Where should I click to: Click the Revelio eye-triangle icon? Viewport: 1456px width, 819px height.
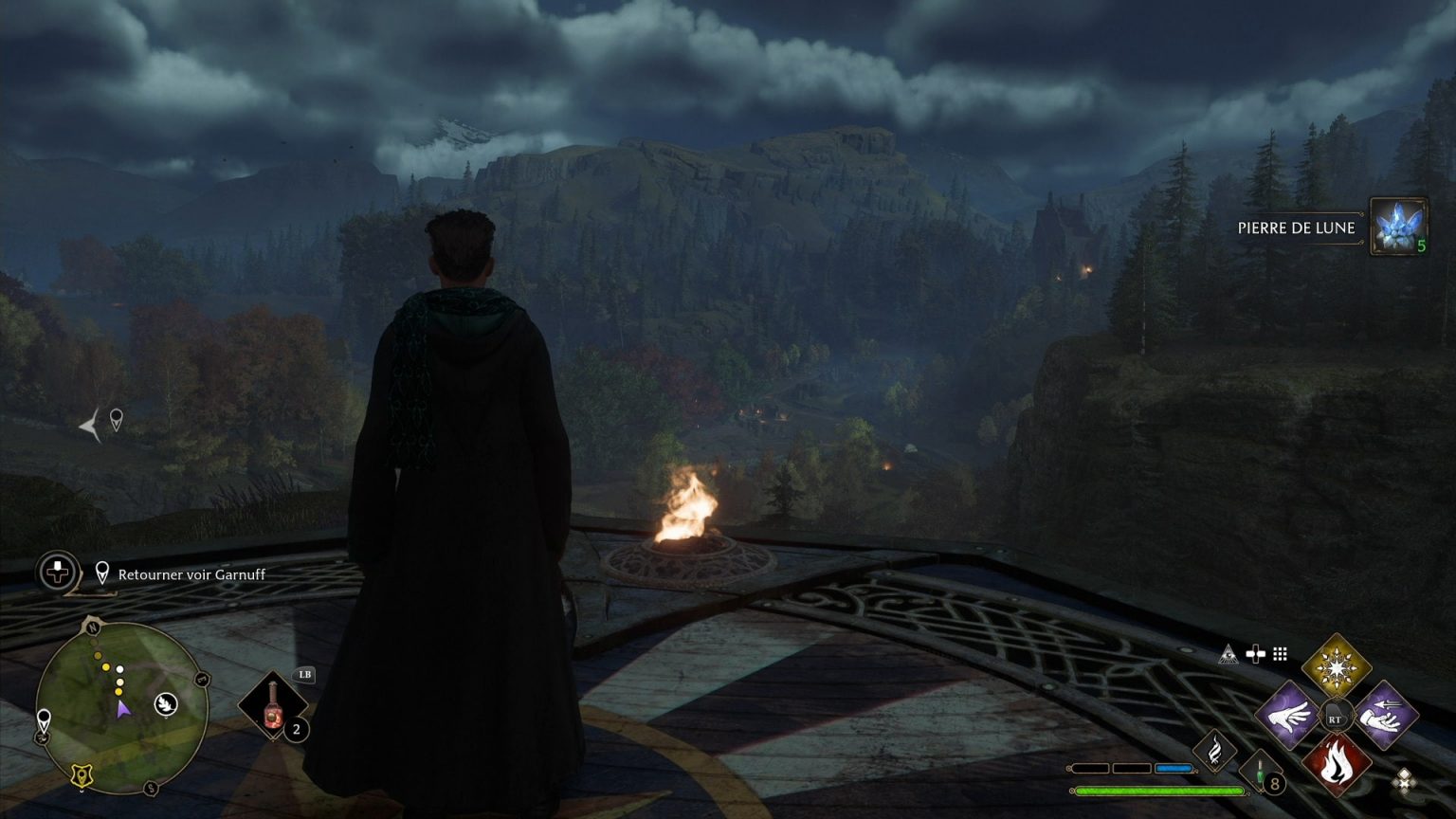coord(1228,653)
